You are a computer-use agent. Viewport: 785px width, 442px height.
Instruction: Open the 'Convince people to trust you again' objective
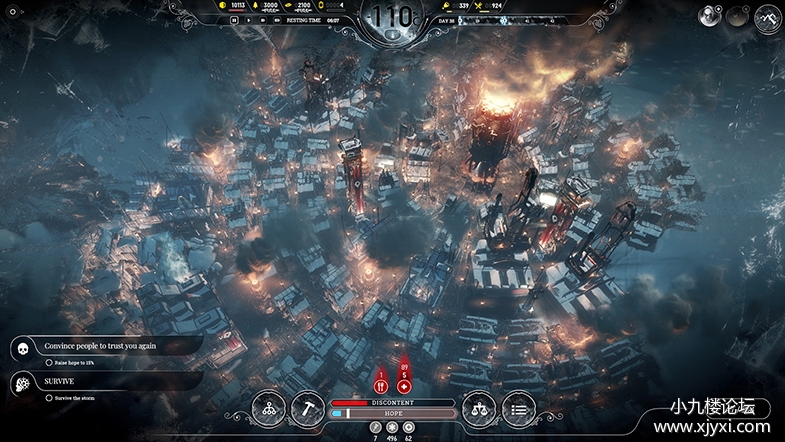[100, 346]
